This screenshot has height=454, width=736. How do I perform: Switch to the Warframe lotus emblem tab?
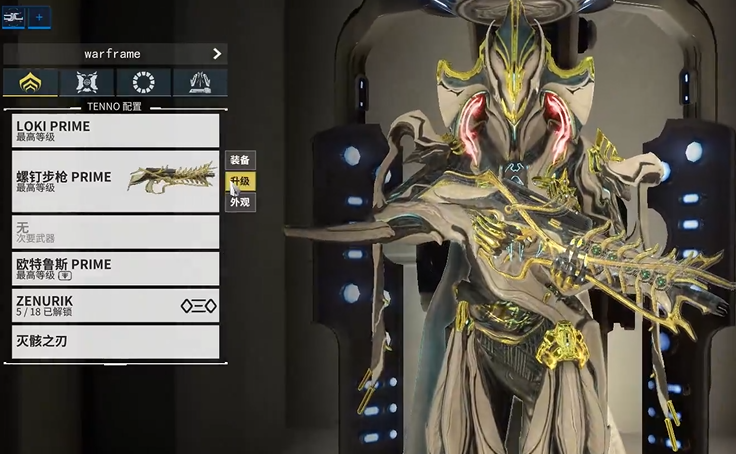[30, 83]
